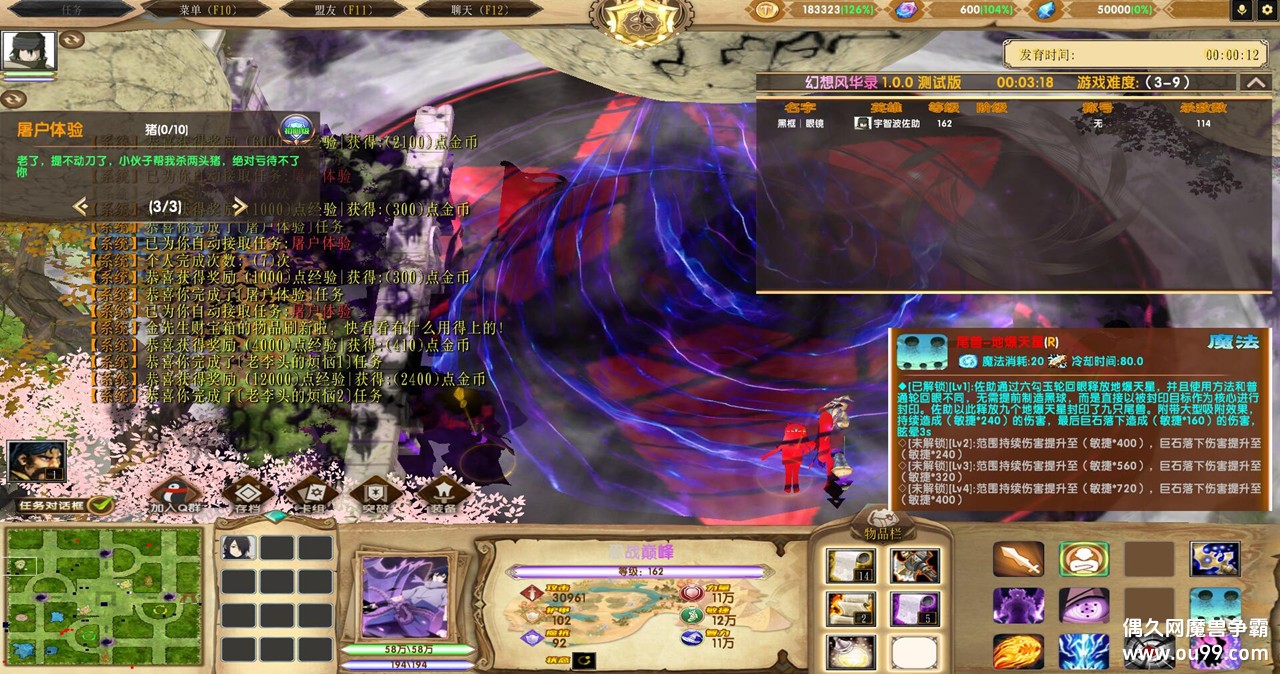Viewport: 1280px width, 674px height.
Task: Open the 装备 equipment button
Action: click(443, 495)
